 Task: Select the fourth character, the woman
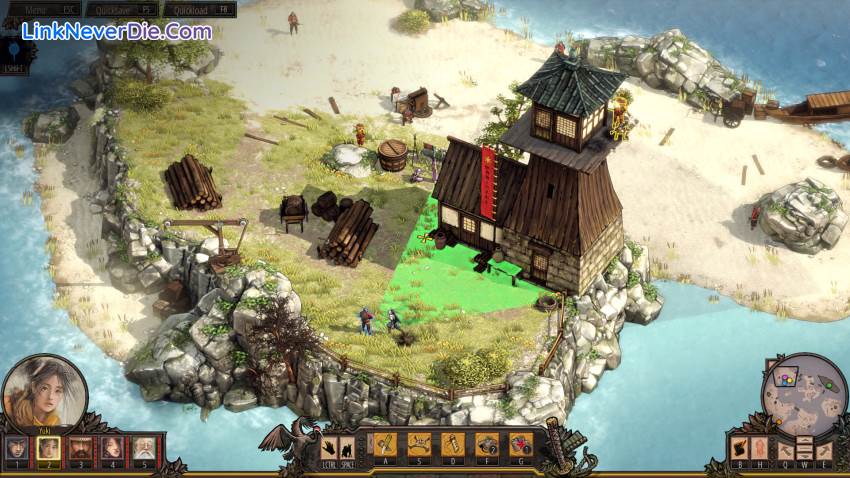coord(112,448)
